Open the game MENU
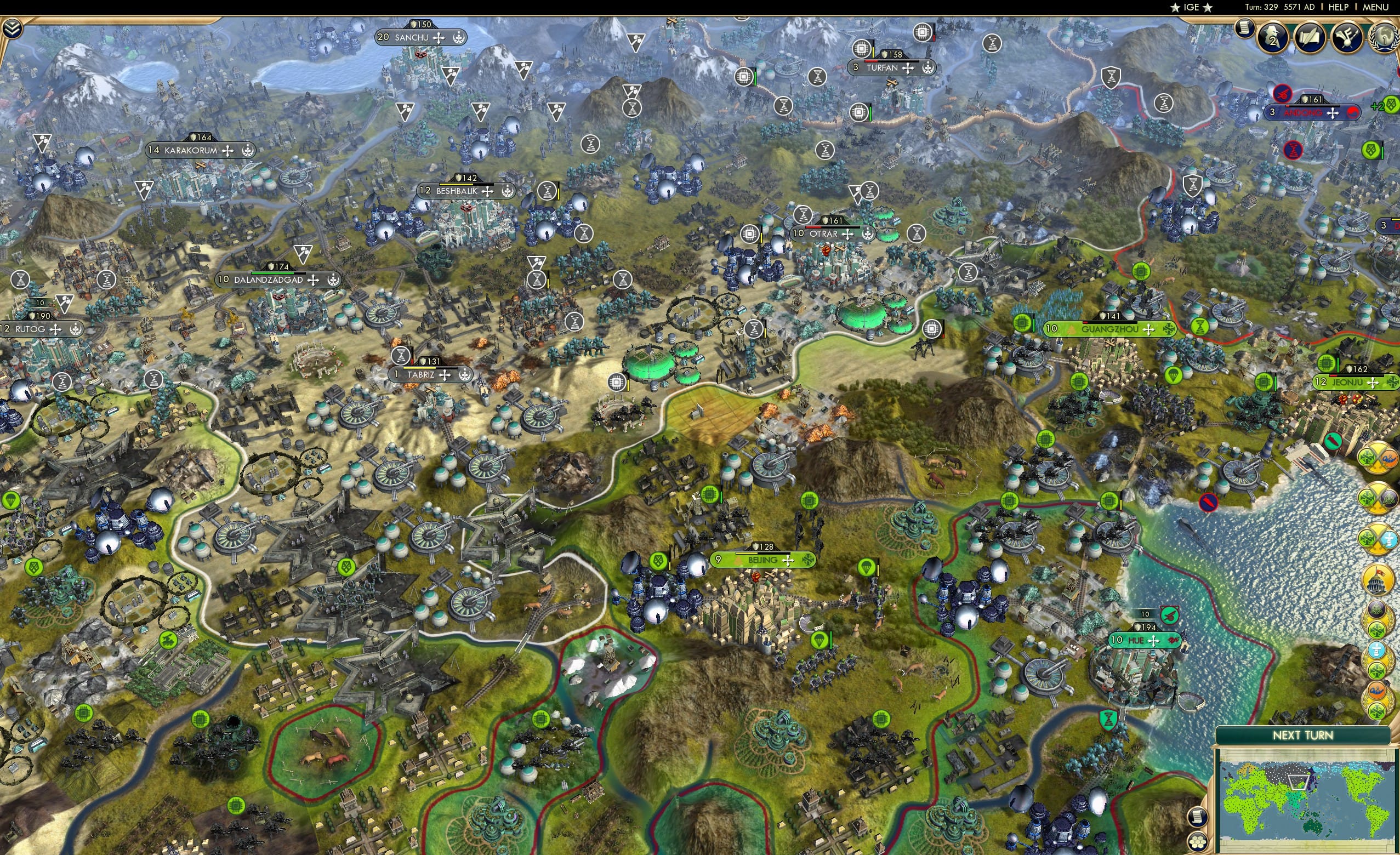 click(x=1375, y=7)
